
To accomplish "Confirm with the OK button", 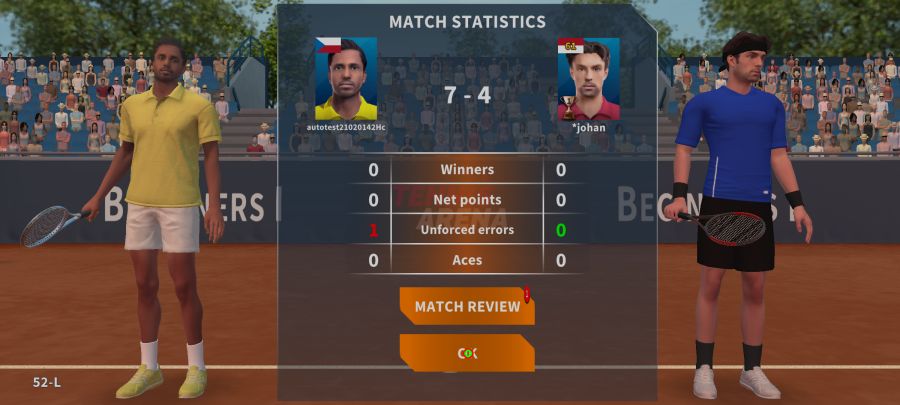I will coord(467,353).
